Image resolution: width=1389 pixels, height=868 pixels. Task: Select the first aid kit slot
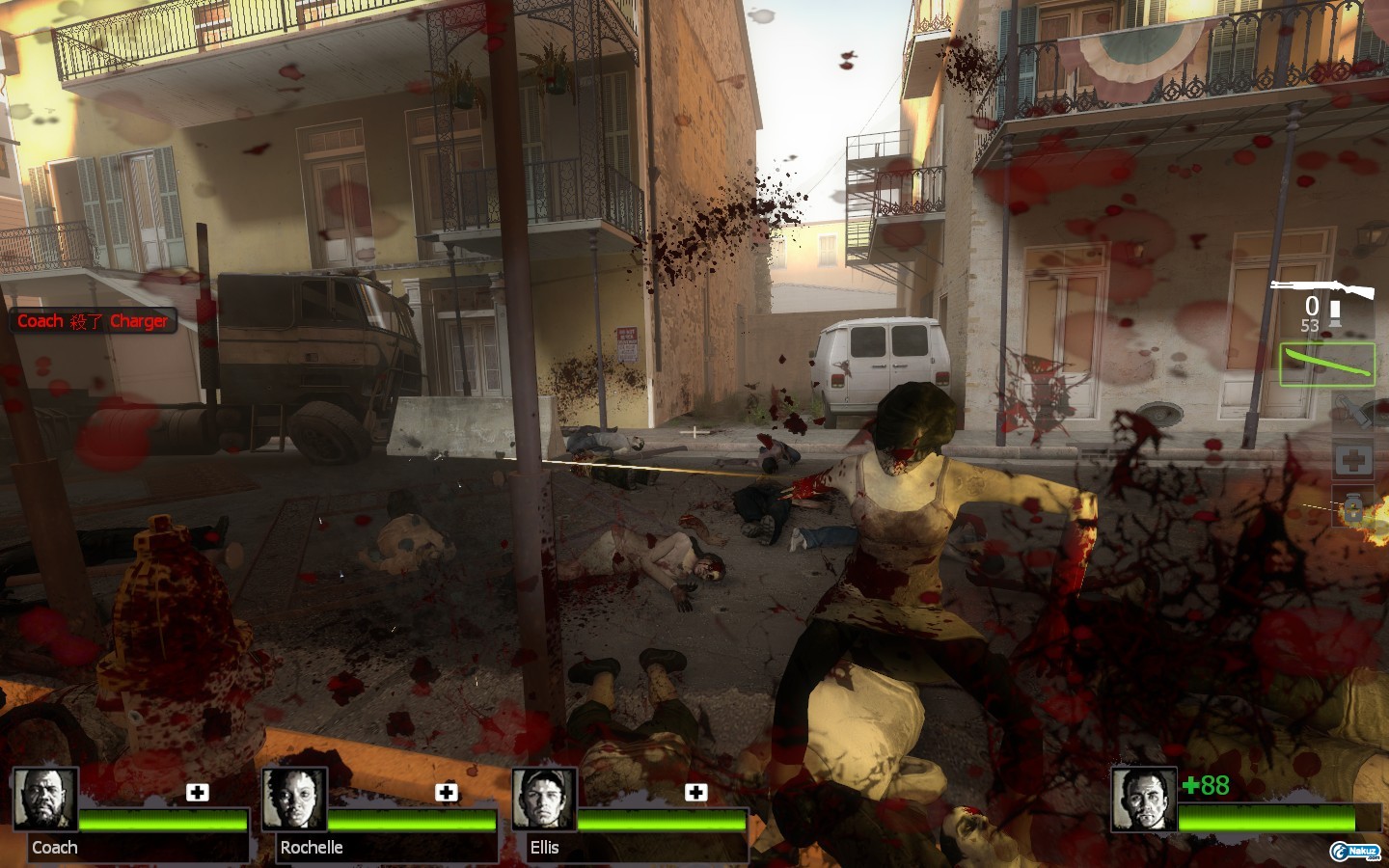tap(1353, 460)
